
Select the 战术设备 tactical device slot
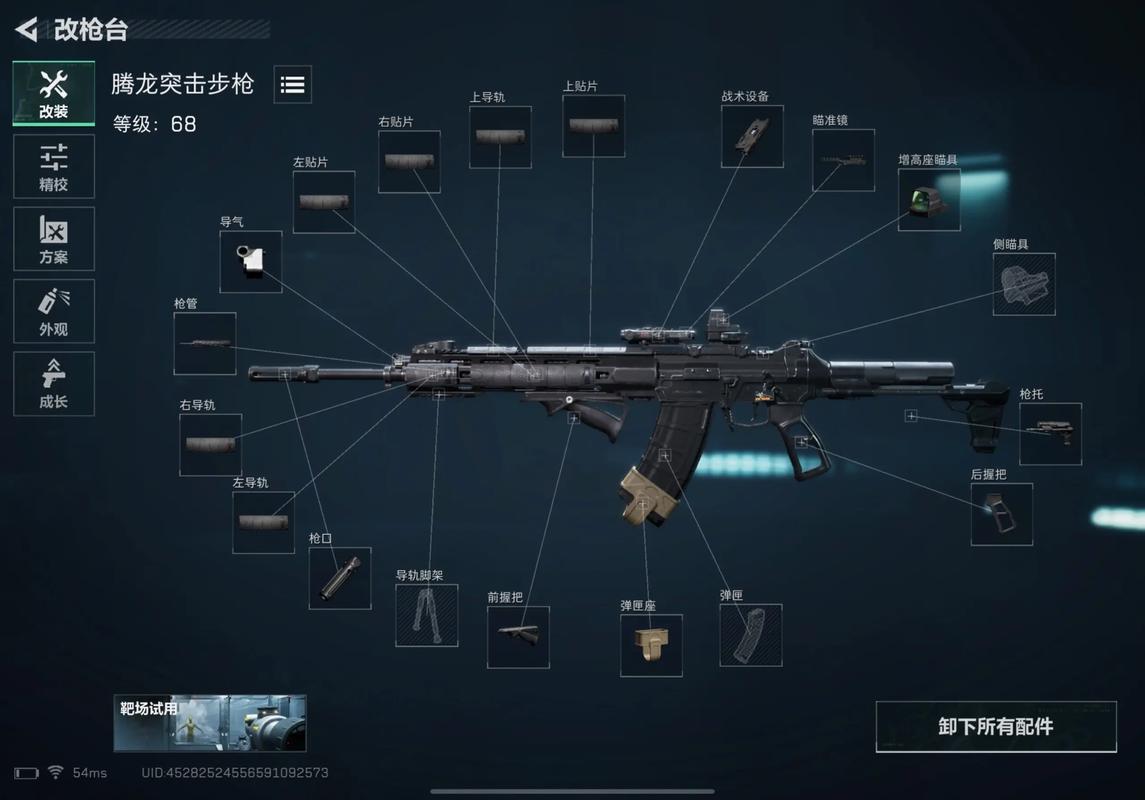tap(752, 136)
